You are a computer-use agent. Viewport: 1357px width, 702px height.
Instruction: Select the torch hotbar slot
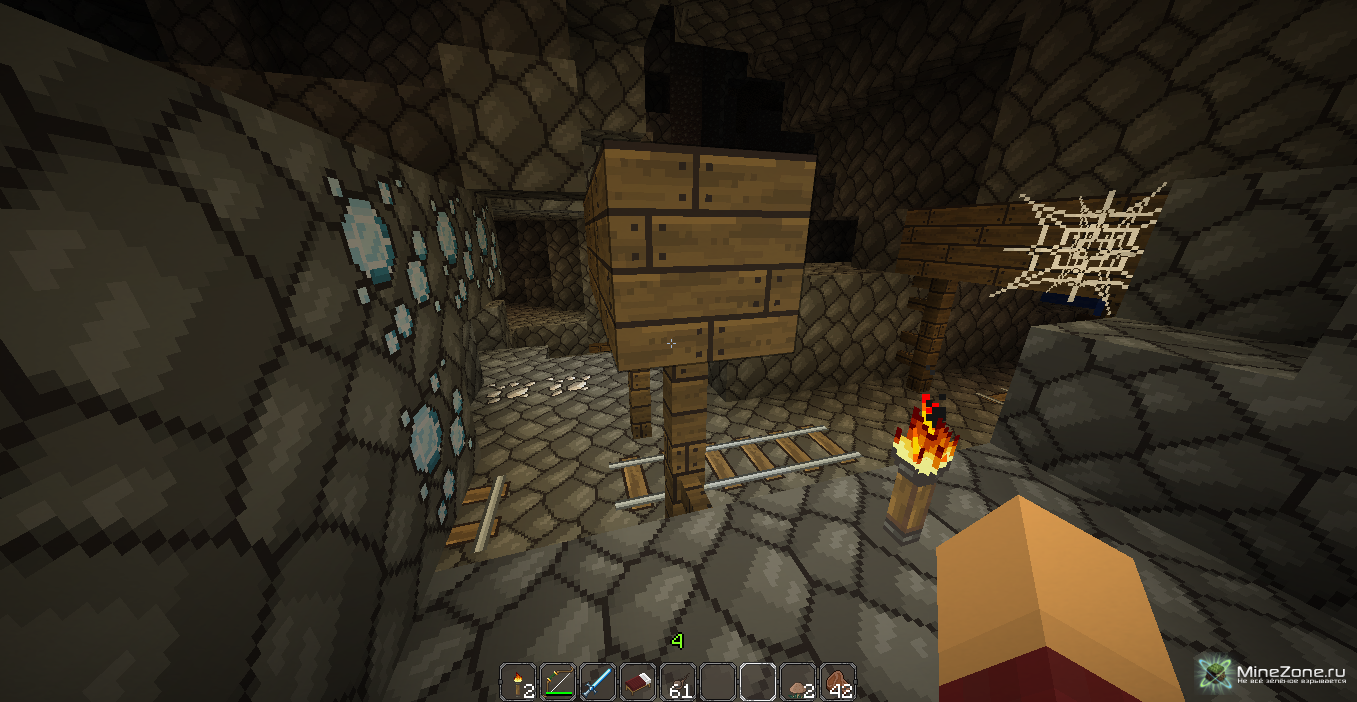pos(518,682)
